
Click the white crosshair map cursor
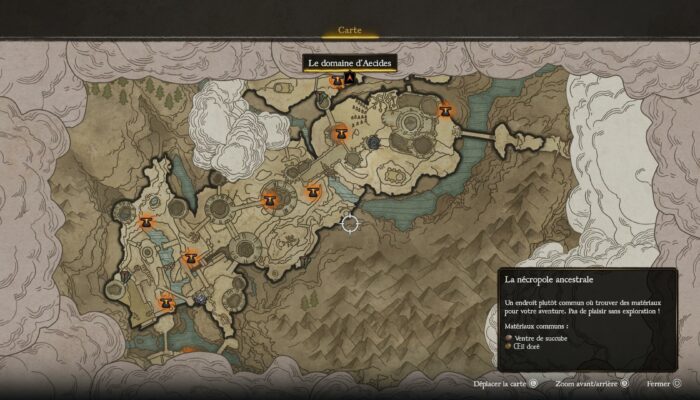(350, 223)
